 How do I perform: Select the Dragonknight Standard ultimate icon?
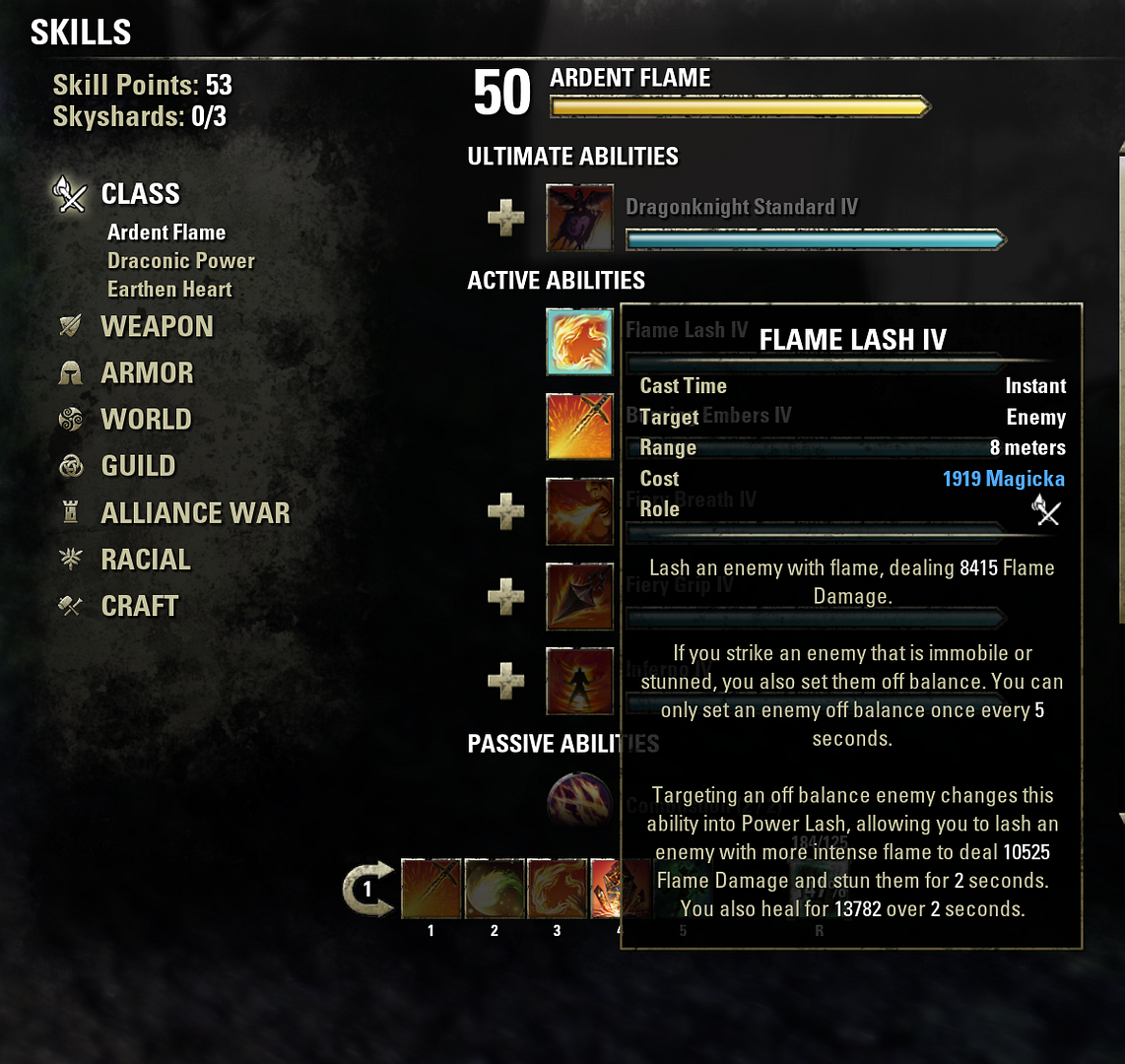[580, 217]
